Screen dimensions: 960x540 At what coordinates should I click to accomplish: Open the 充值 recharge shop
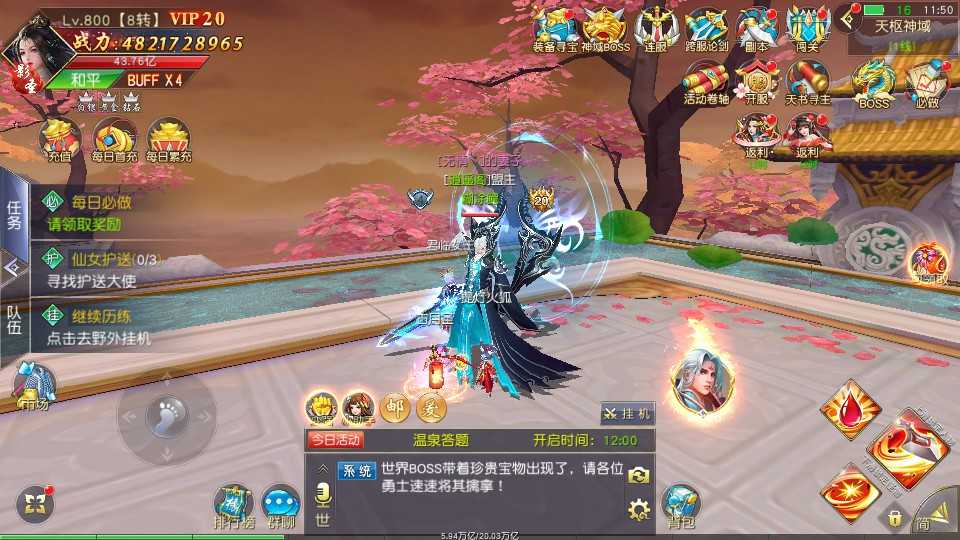tap(59, 141)
